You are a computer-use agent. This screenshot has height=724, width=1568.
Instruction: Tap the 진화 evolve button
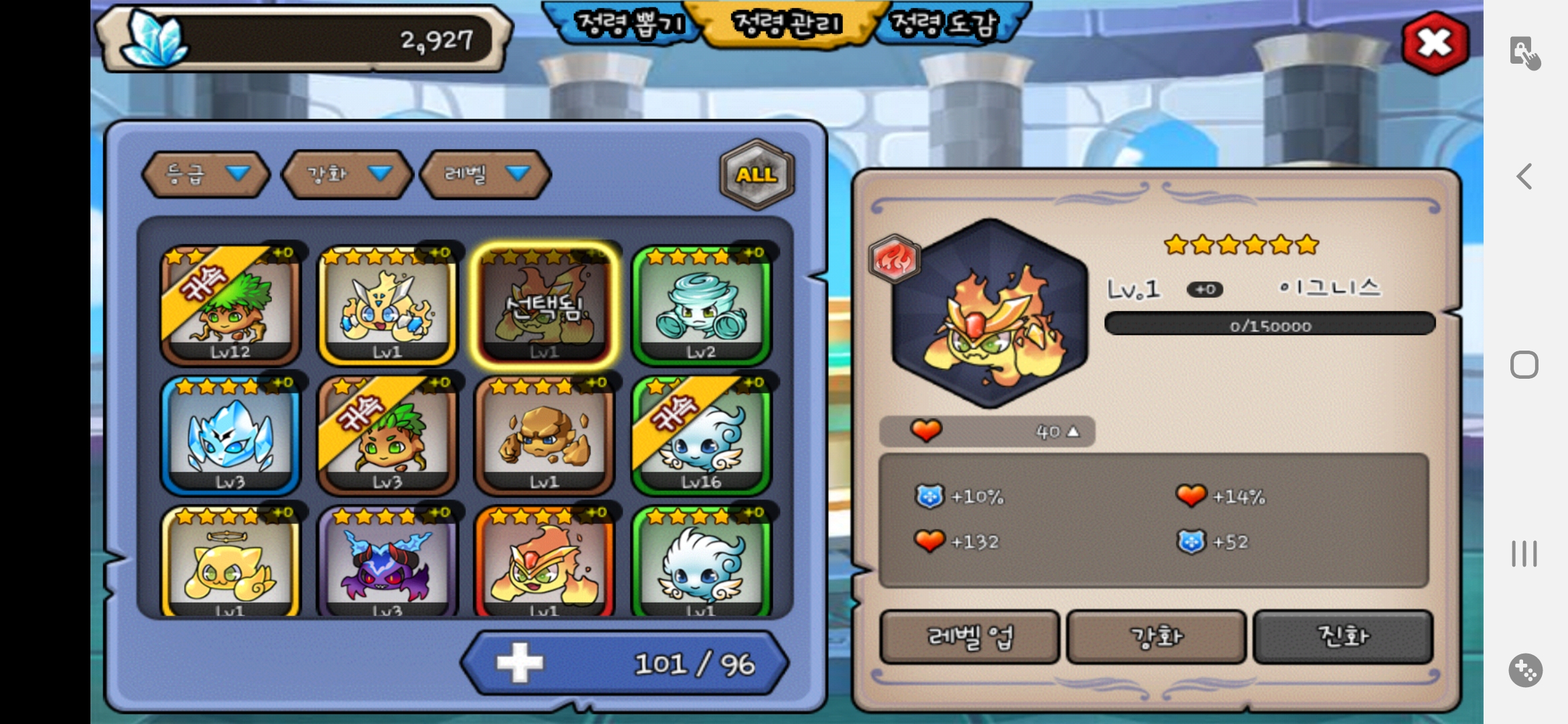[x=1343, y=636]
